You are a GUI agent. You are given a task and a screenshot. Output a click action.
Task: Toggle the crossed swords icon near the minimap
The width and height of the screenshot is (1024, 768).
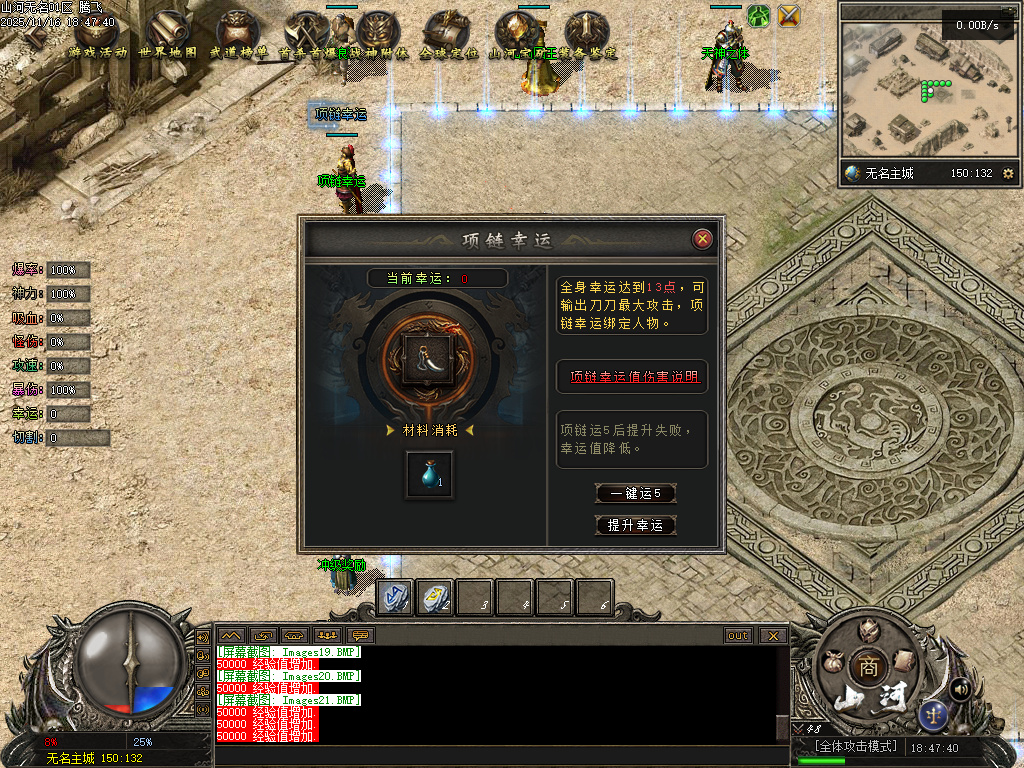(x=790, y=16)
